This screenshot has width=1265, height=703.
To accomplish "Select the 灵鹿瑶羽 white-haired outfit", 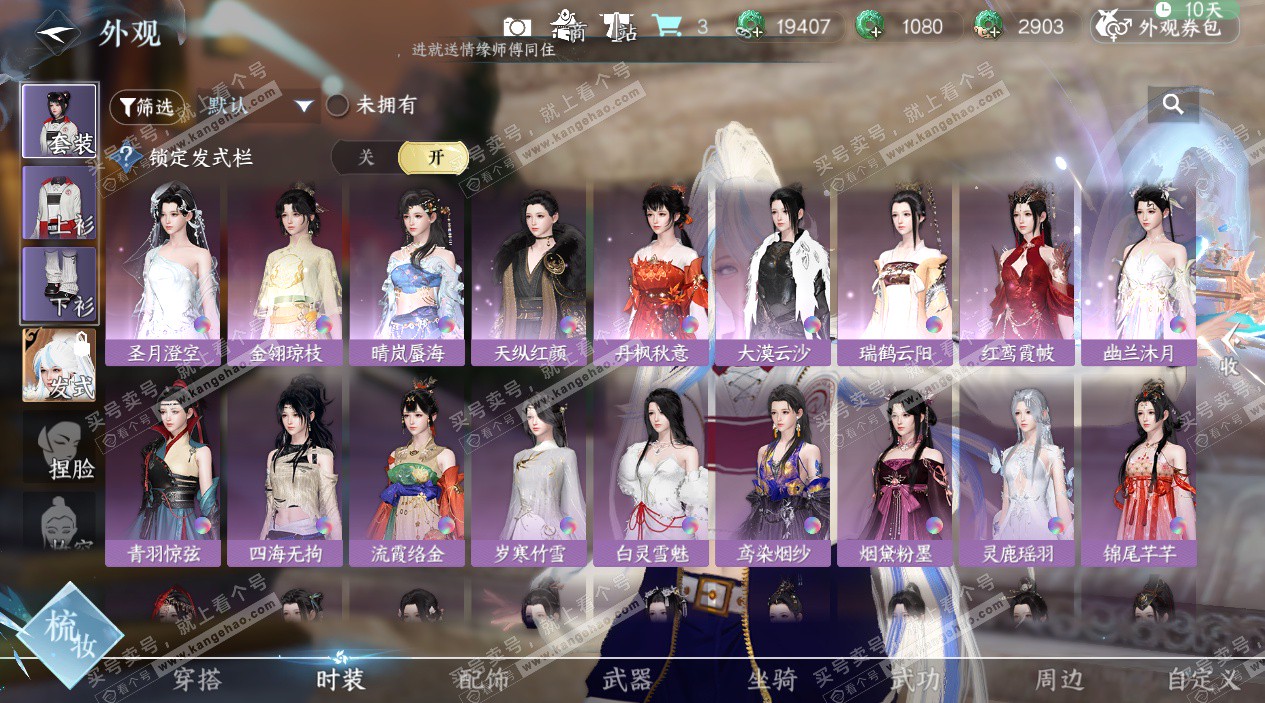I will 1017,470.
